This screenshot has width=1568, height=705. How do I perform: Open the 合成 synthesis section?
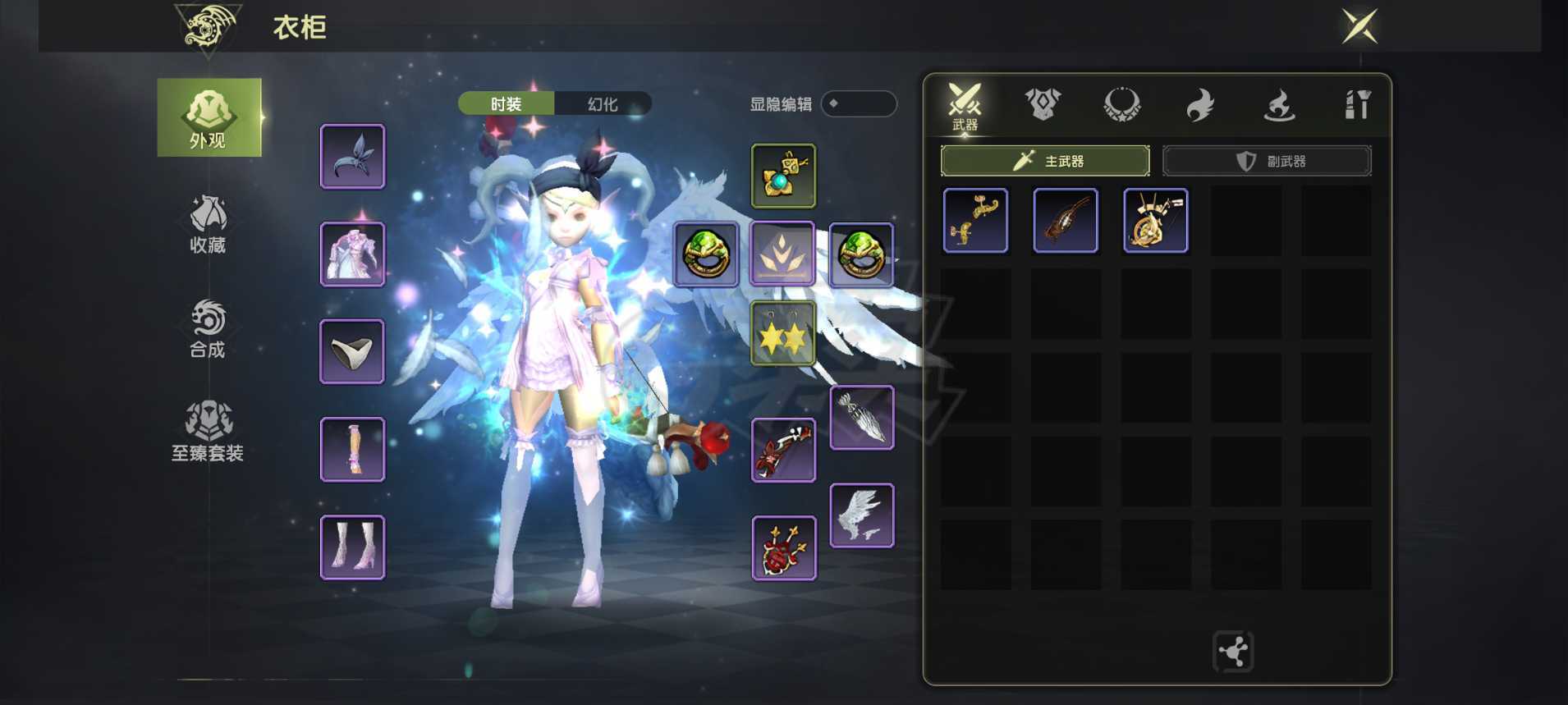[208, 328]
